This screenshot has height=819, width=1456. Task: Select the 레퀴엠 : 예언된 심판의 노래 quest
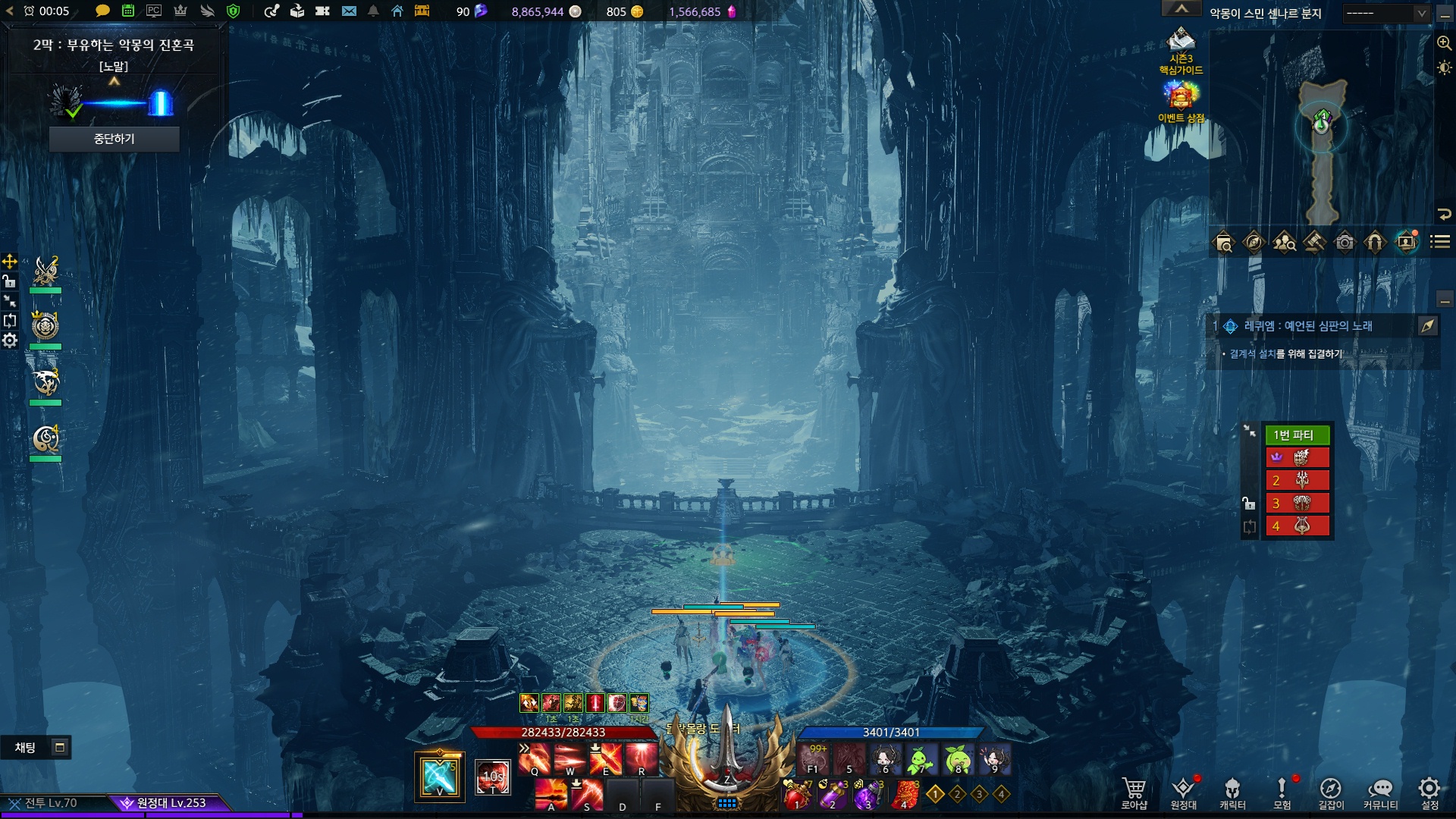click(1307, 326)
